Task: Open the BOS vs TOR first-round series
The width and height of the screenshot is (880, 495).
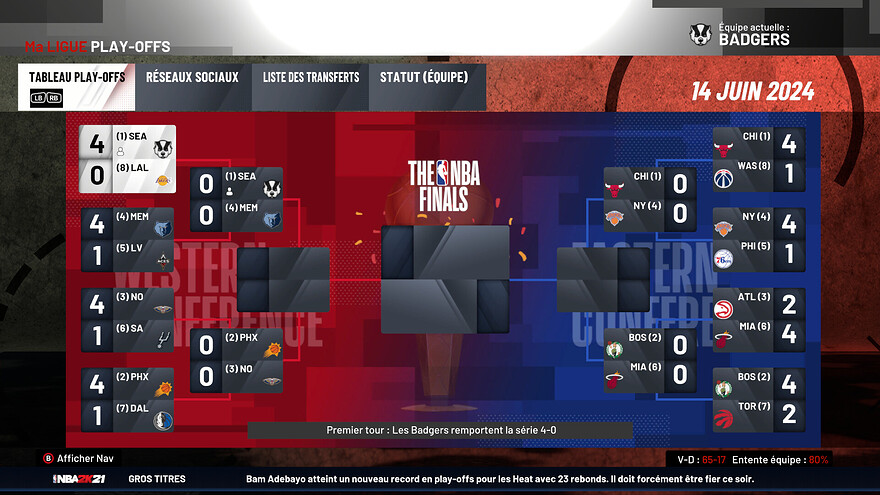Action: click(x=759, y=400)
